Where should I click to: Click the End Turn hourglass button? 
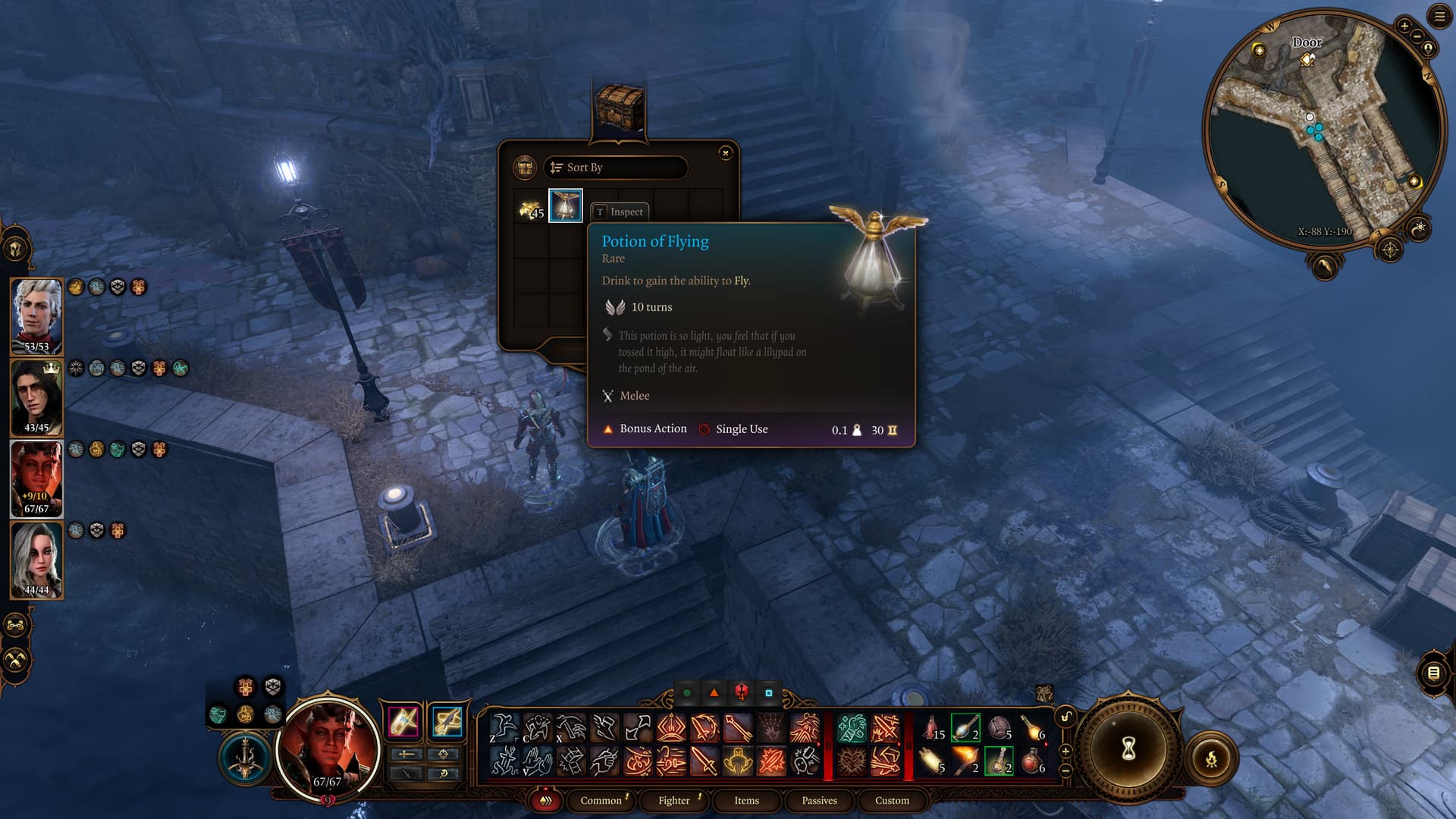[1128, 749]
